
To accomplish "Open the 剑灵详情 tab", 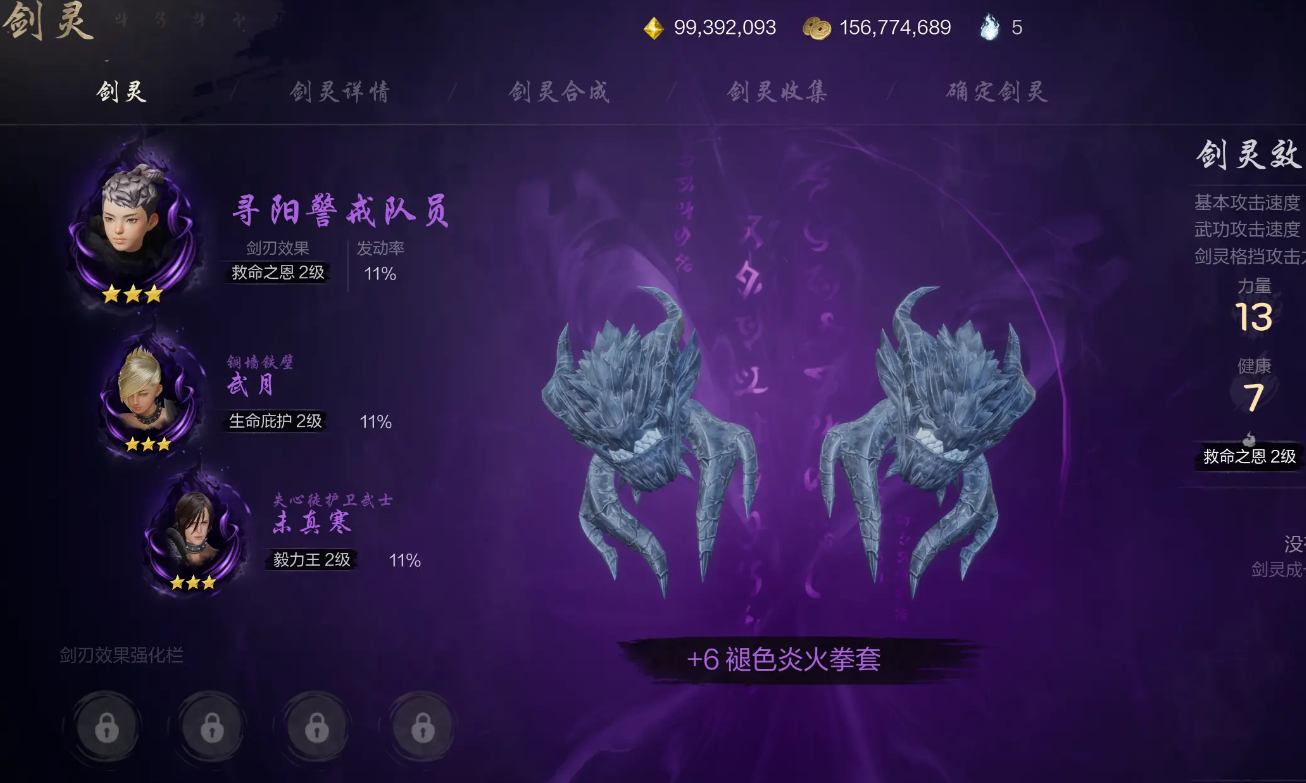I will [339, 92].
